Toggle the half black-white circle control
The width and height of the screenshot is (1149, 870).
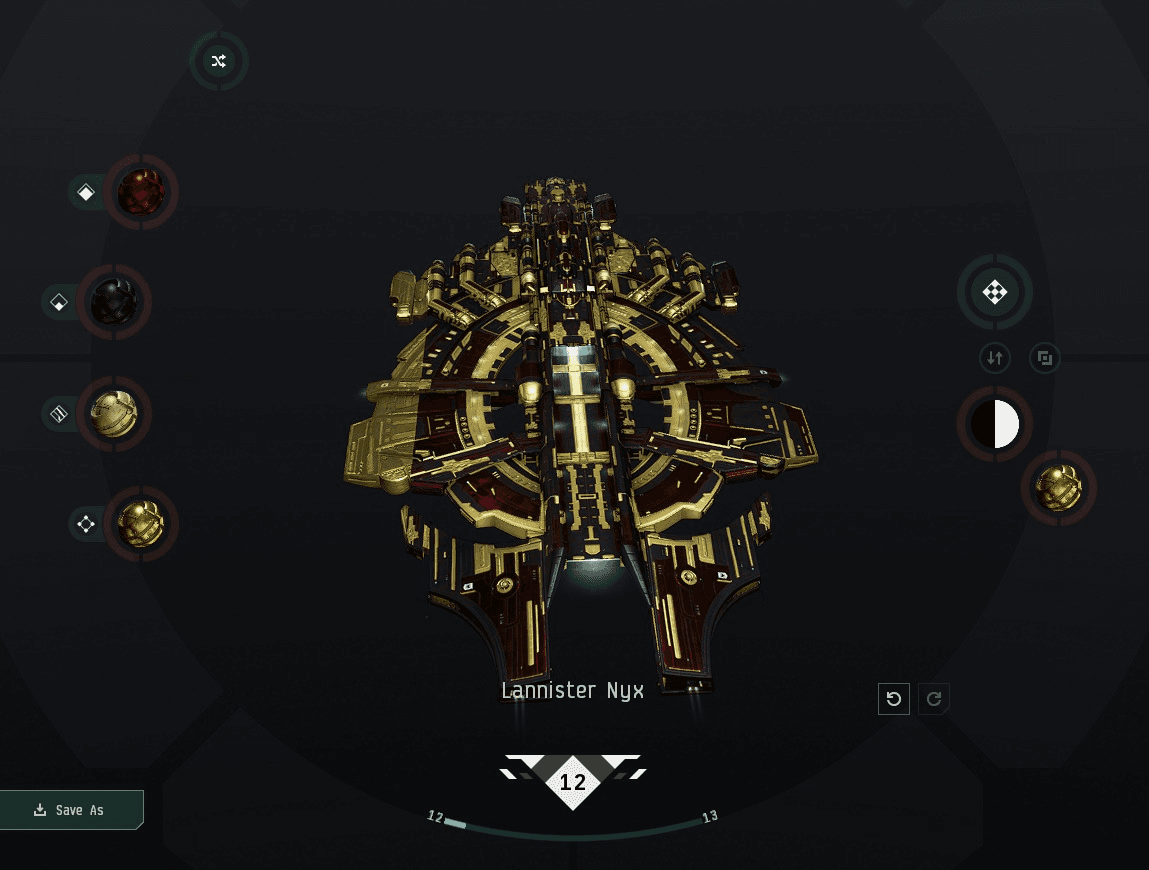(x=995, y=424)
